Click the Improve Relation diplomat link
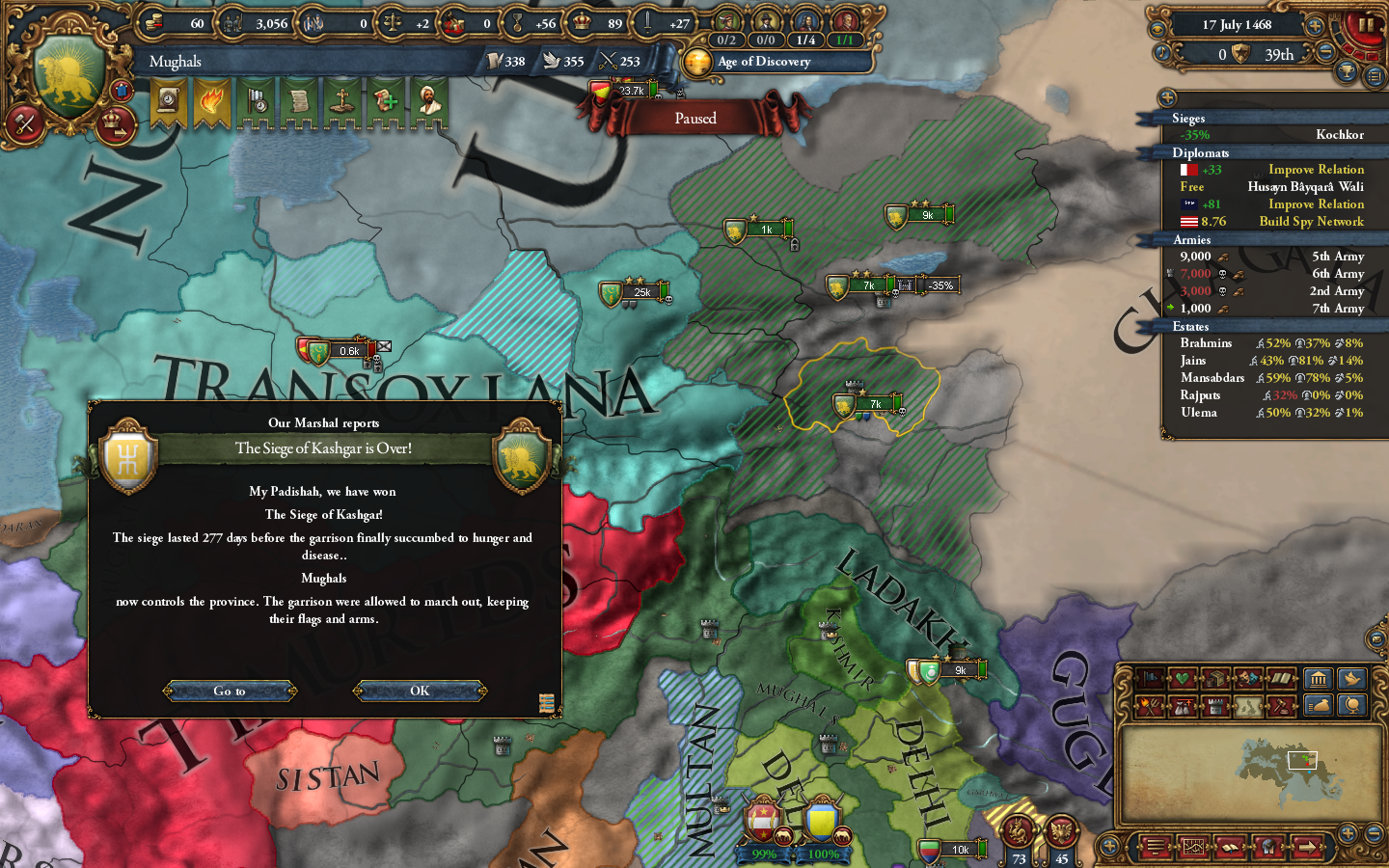 [1316, 169]
